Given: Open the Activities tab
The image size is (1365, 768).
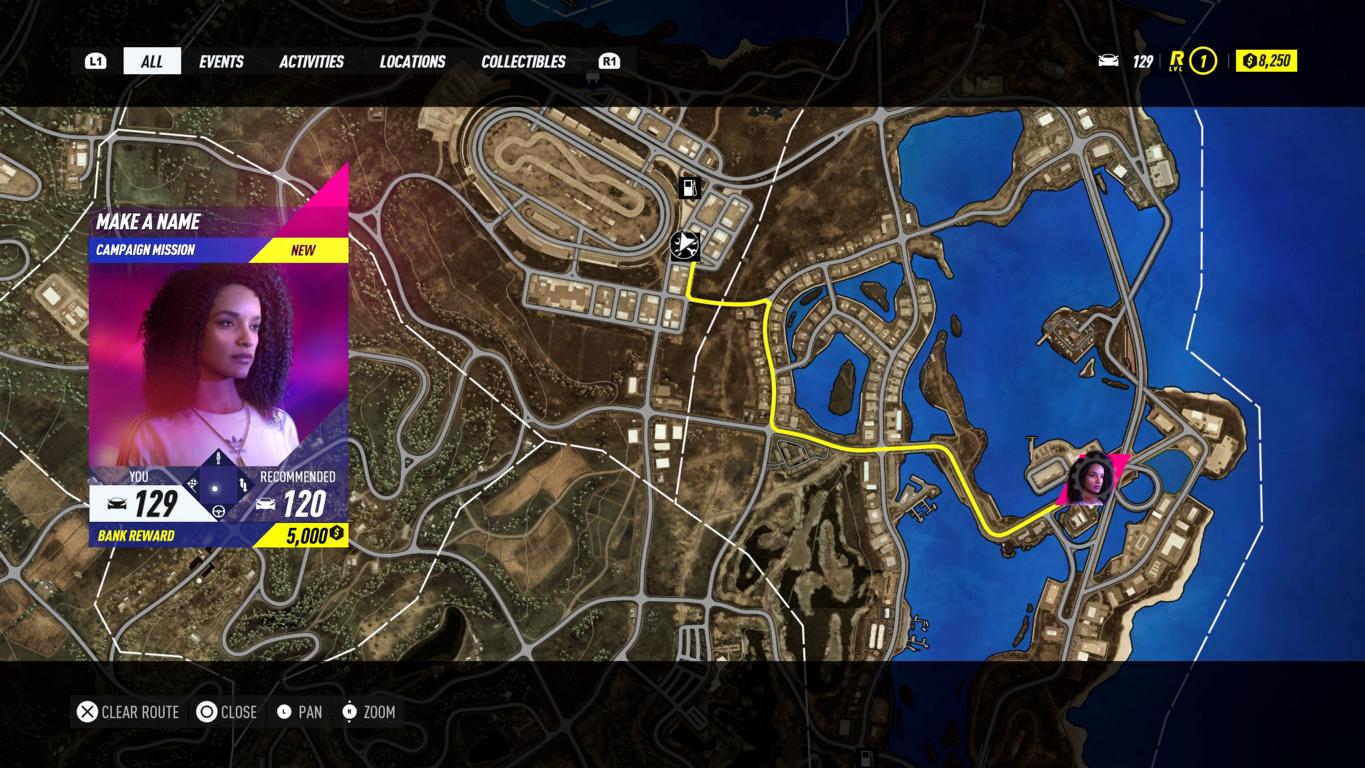Looking at the screenshot, I should 311,61.
